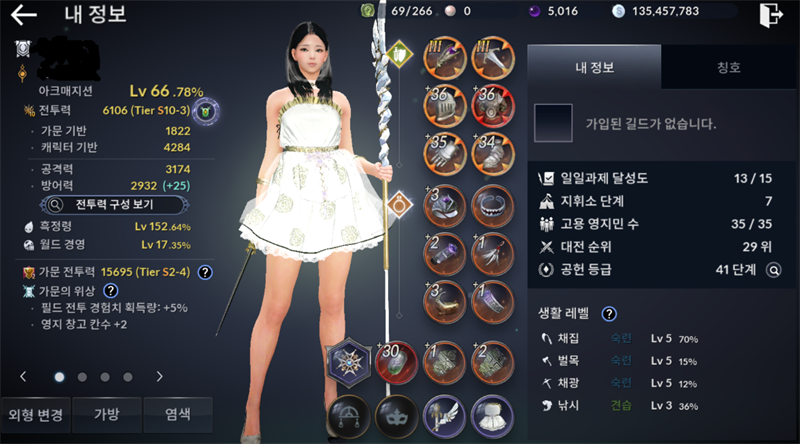Click the exit door icon

coord(770,15)
